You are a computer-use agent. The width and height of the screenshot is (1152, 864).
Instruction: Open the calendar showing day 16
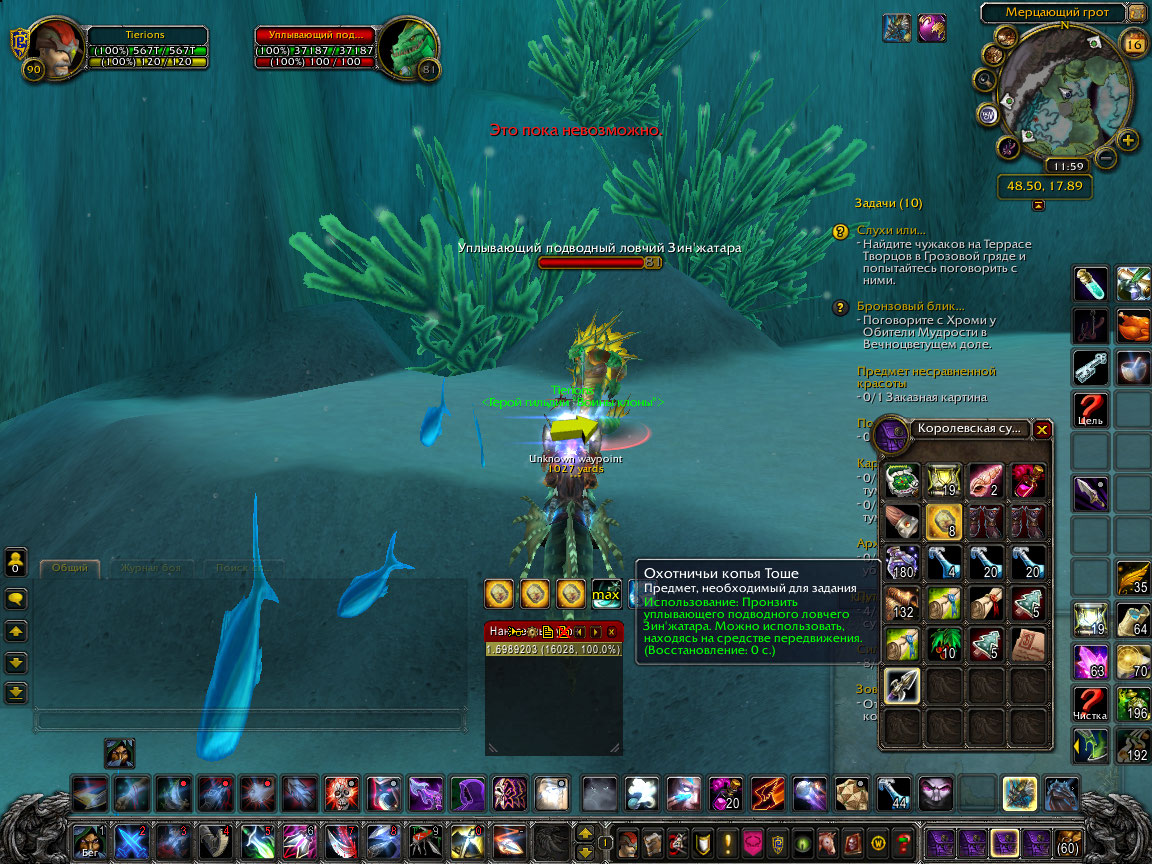pos(1134,44)
